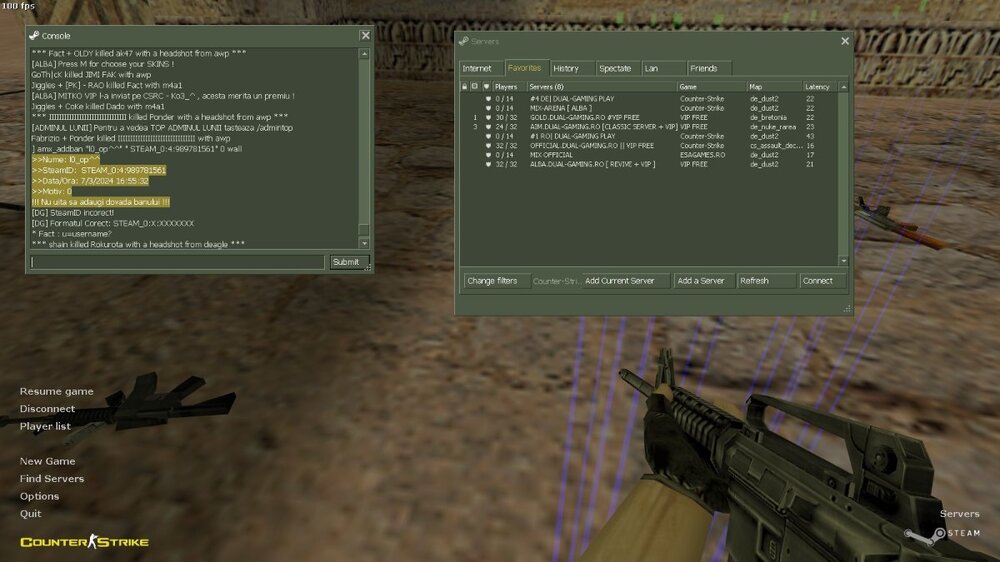1000x562 pixels.
Task: Open the Player list
Action: click(45, 426)
